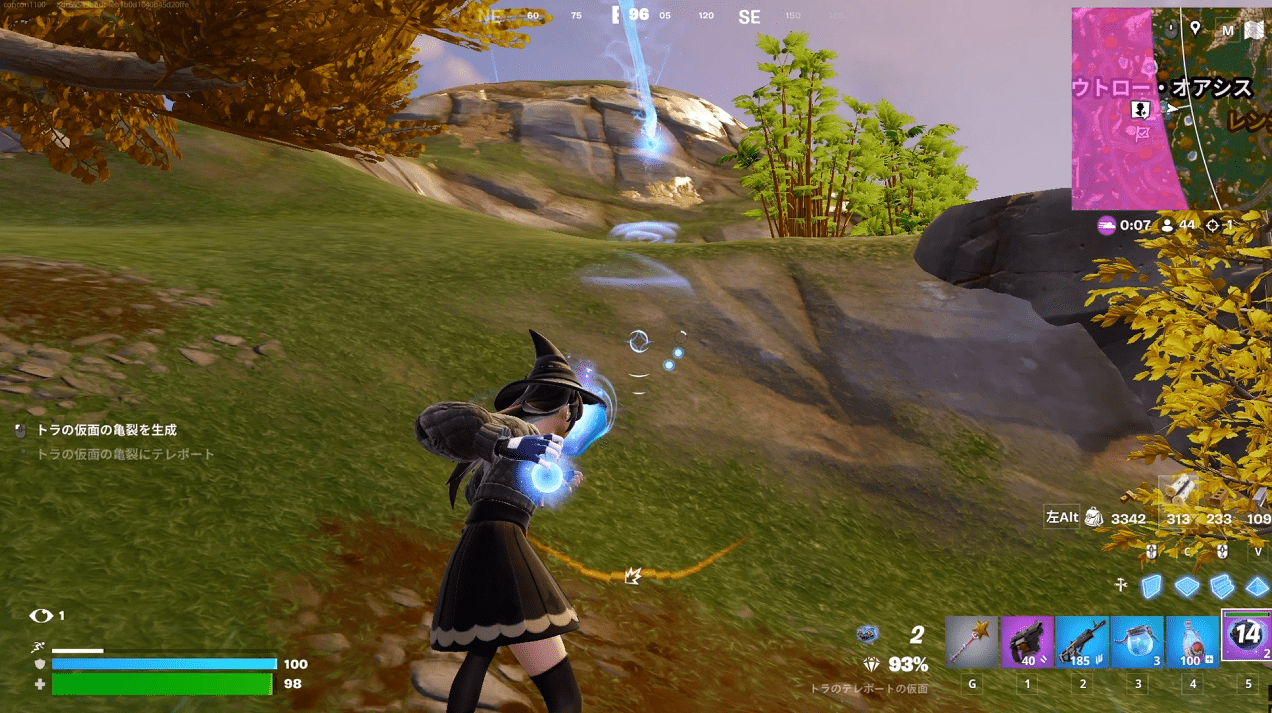
Task: Select the shield bubble item slot
Action: [1138, 641]
